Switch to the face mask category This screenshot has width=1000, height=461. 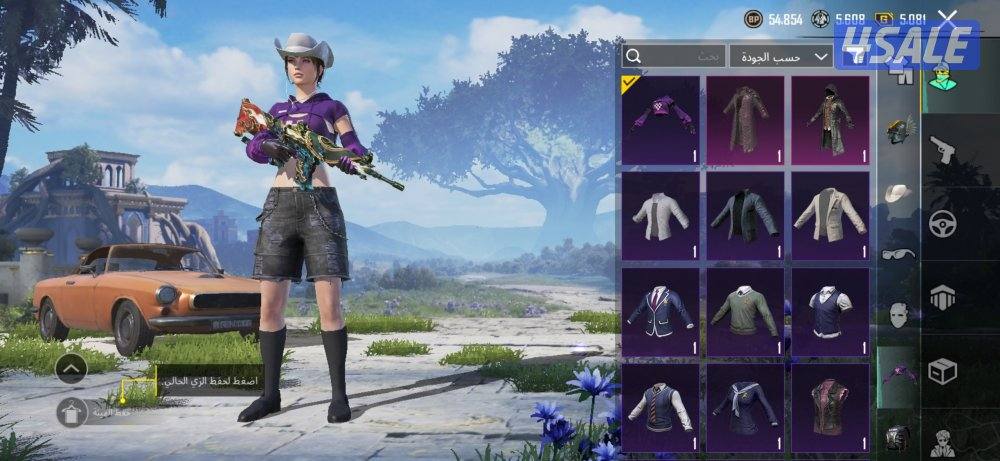[898, 315]
